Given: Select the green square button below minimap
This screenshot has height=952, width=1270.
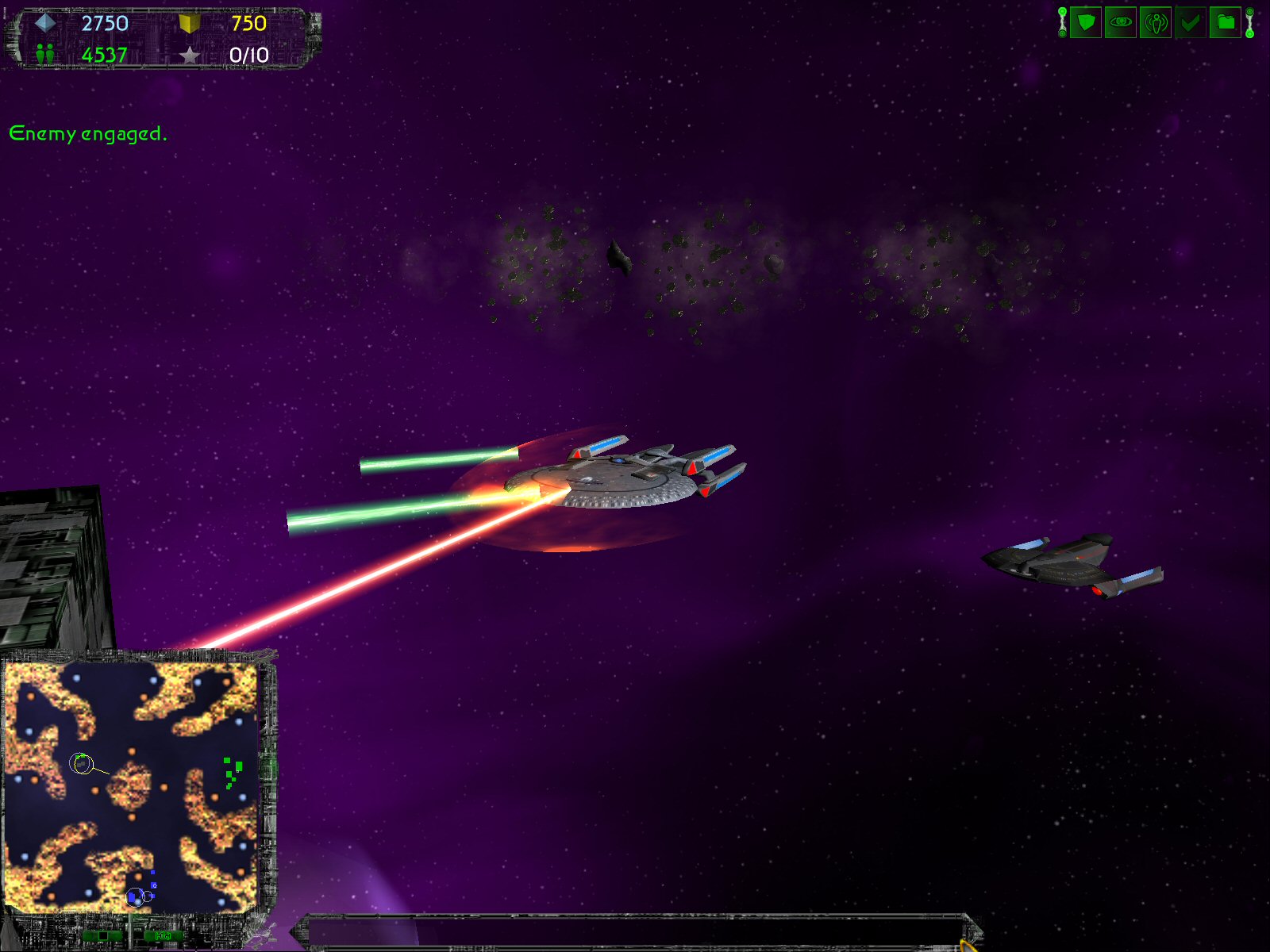Looking at the screenshot, I should 102,936.
